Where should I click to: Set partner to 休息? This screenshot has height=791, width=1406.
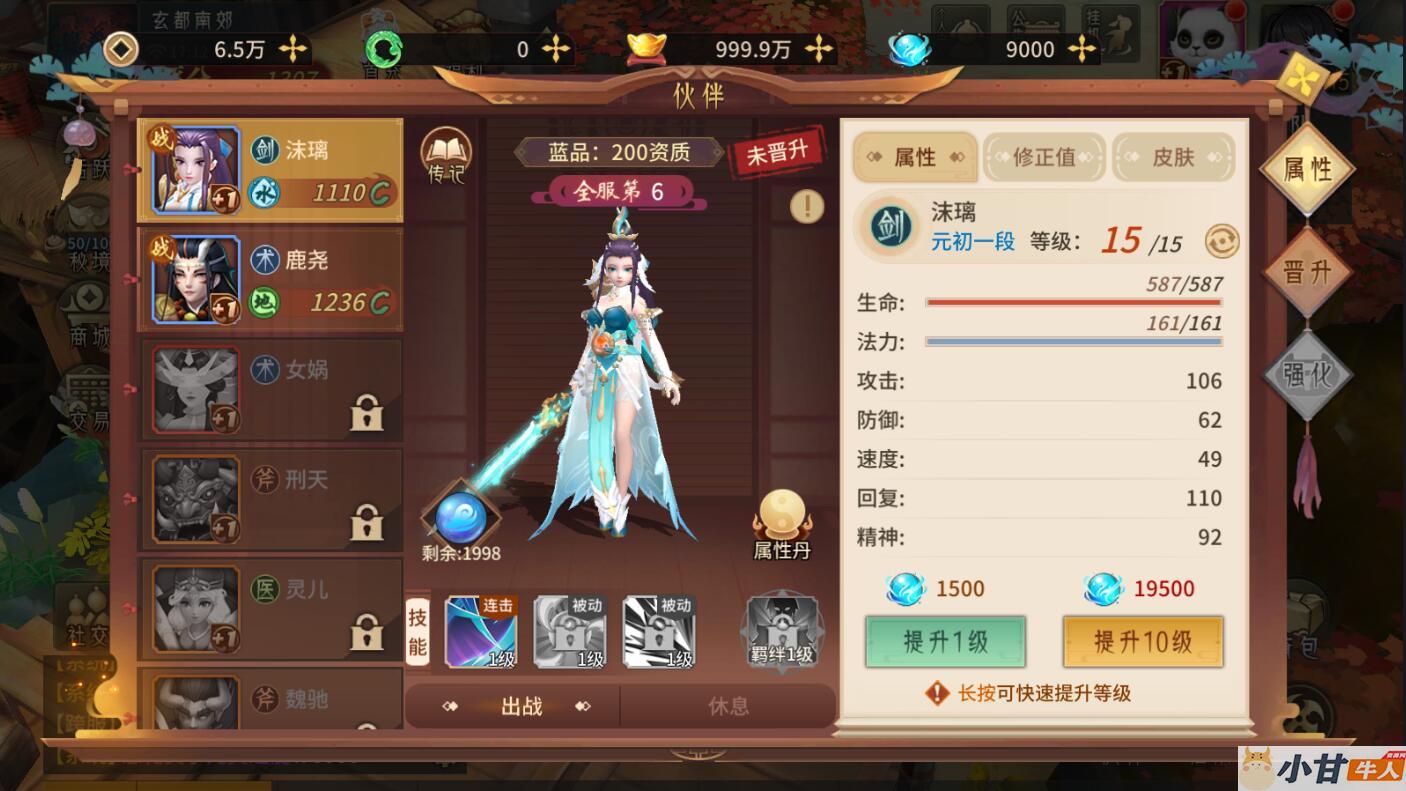tap(728, 706)
